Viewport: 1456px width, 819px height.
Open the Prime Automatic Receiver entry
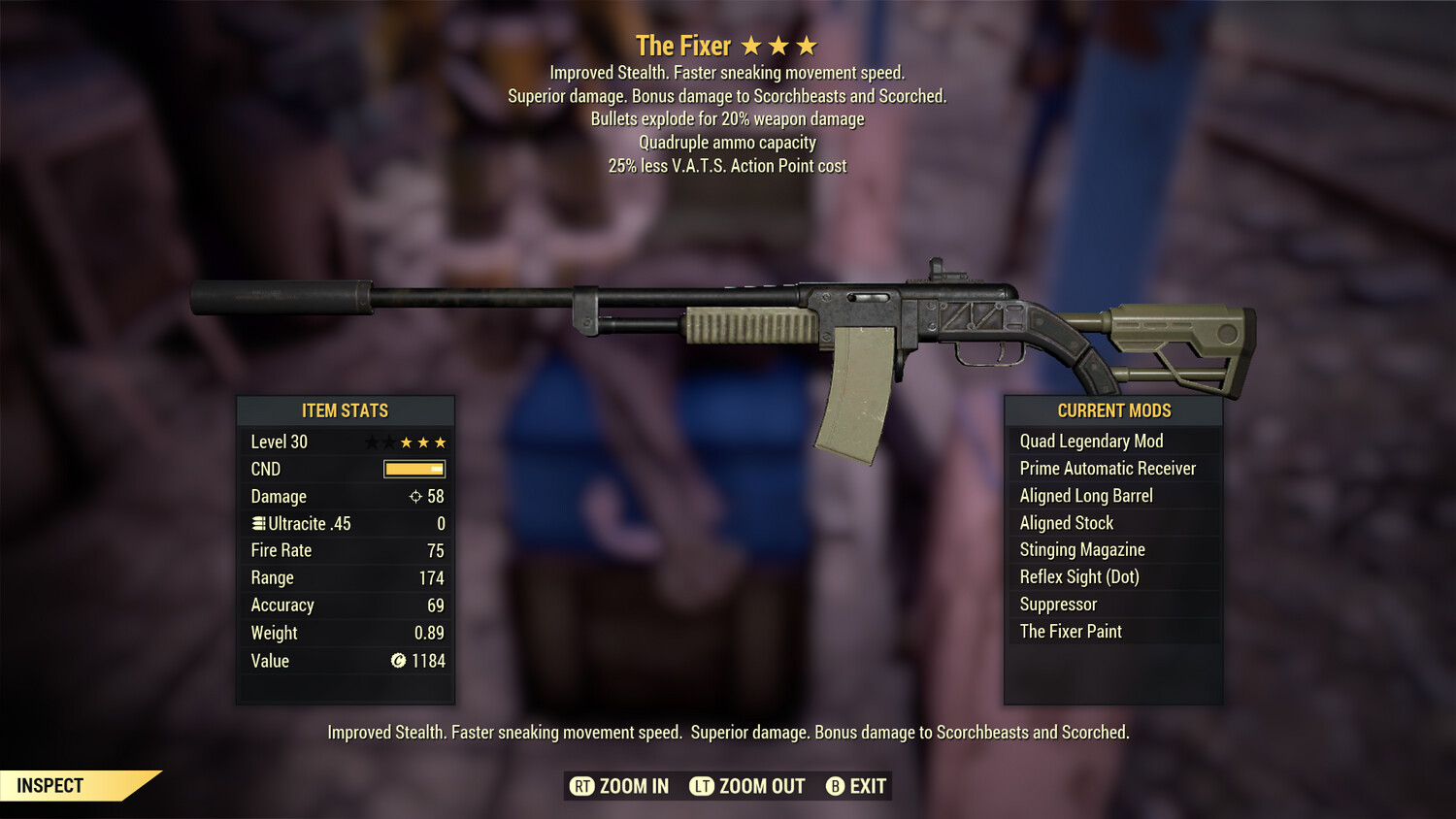[1107, 468]
